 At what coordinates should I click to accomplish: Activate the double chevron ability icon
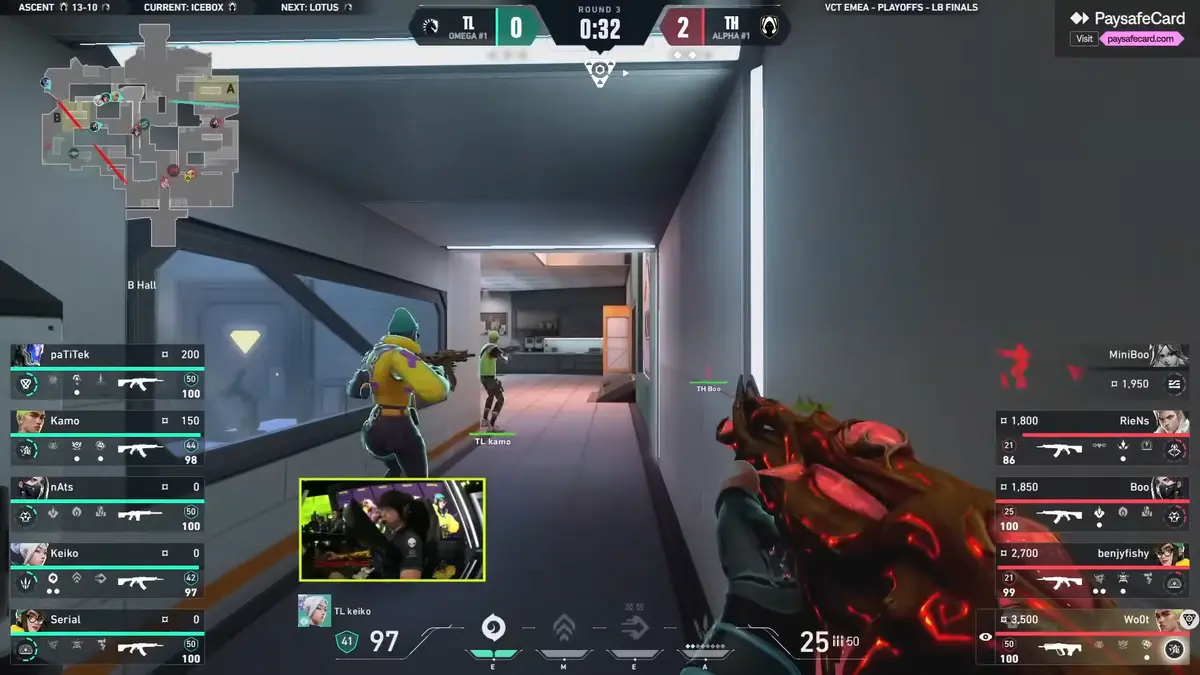[564, 628]
